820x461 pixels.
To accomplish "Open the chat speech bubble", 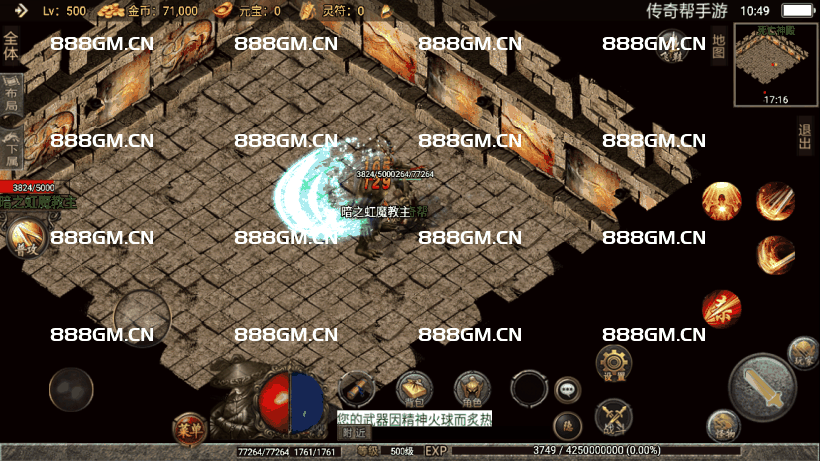I will [x=568, y=389].
